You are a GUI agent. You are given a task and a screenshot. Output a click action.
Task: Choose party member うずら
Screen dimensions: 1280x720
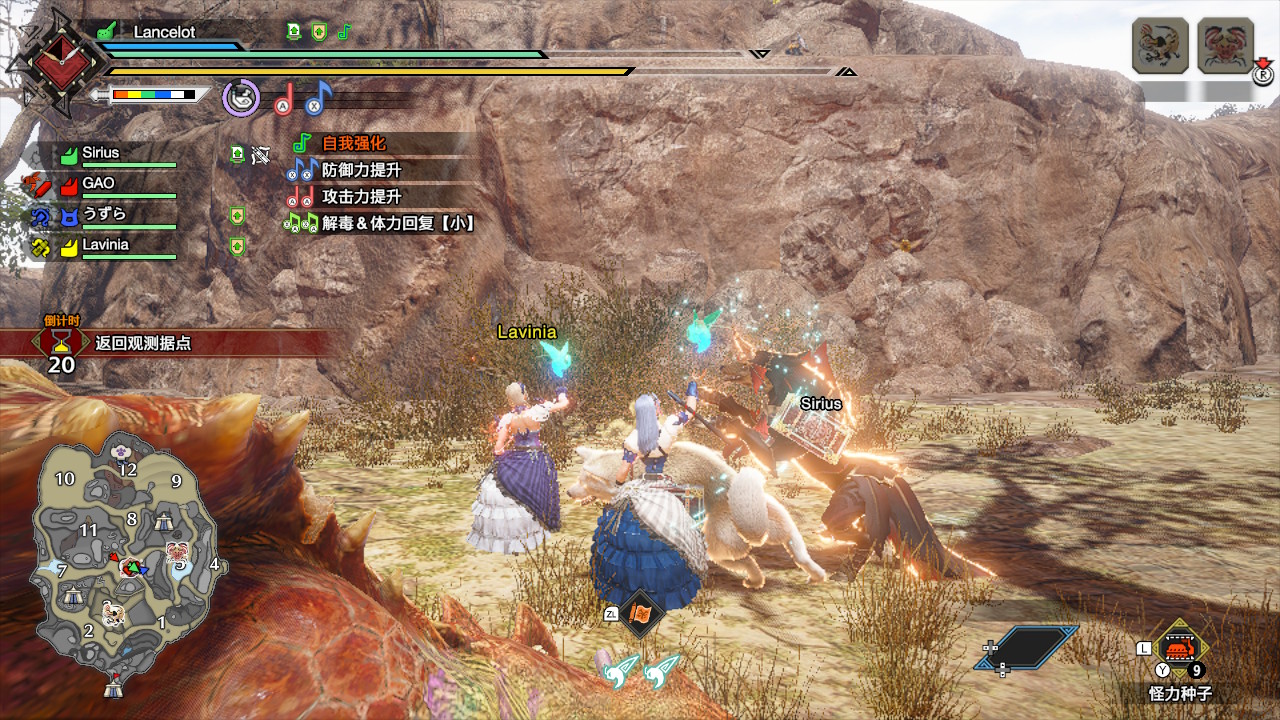[x=104, y=214]
